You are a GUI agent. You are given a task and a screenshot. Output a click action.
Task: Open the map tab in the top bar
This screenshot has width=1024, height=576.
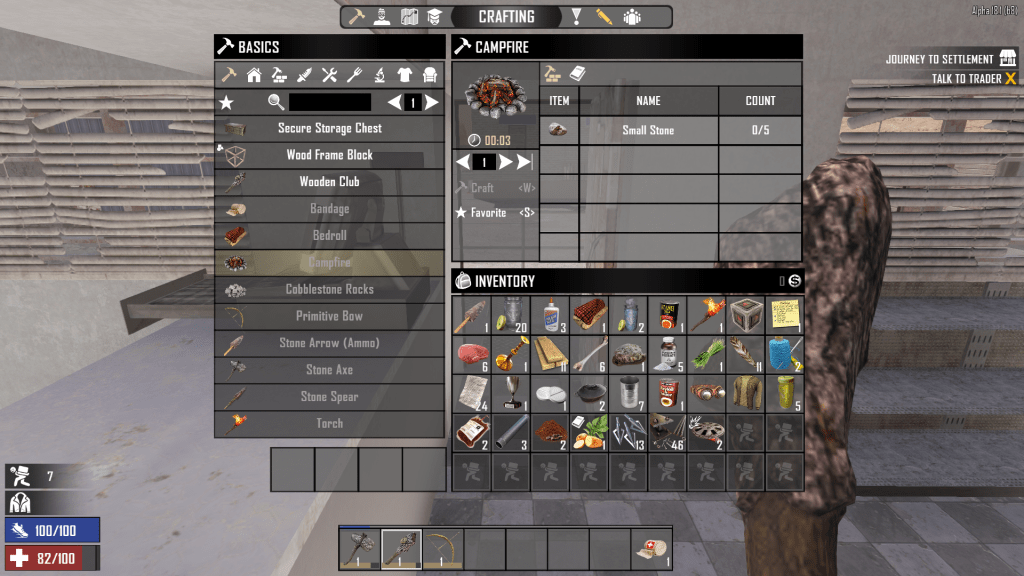[x=409, y=17]
